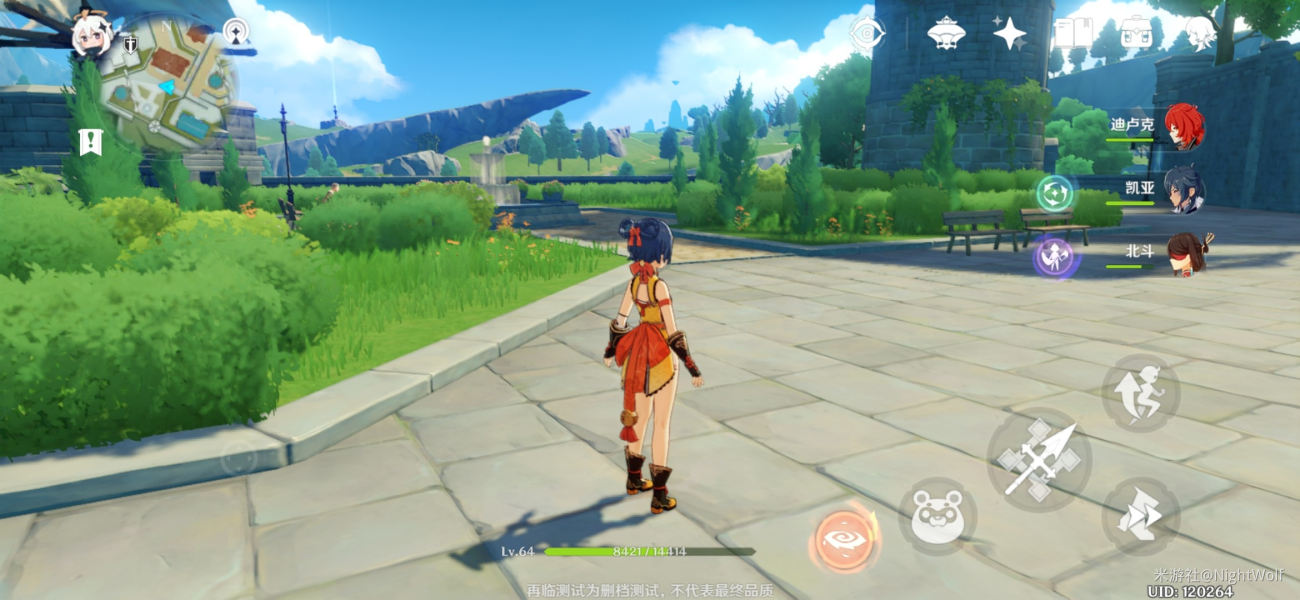This screenshot has width=1300, height=600.
Task: Open the character profile head icon
Action: [1199, 33]
